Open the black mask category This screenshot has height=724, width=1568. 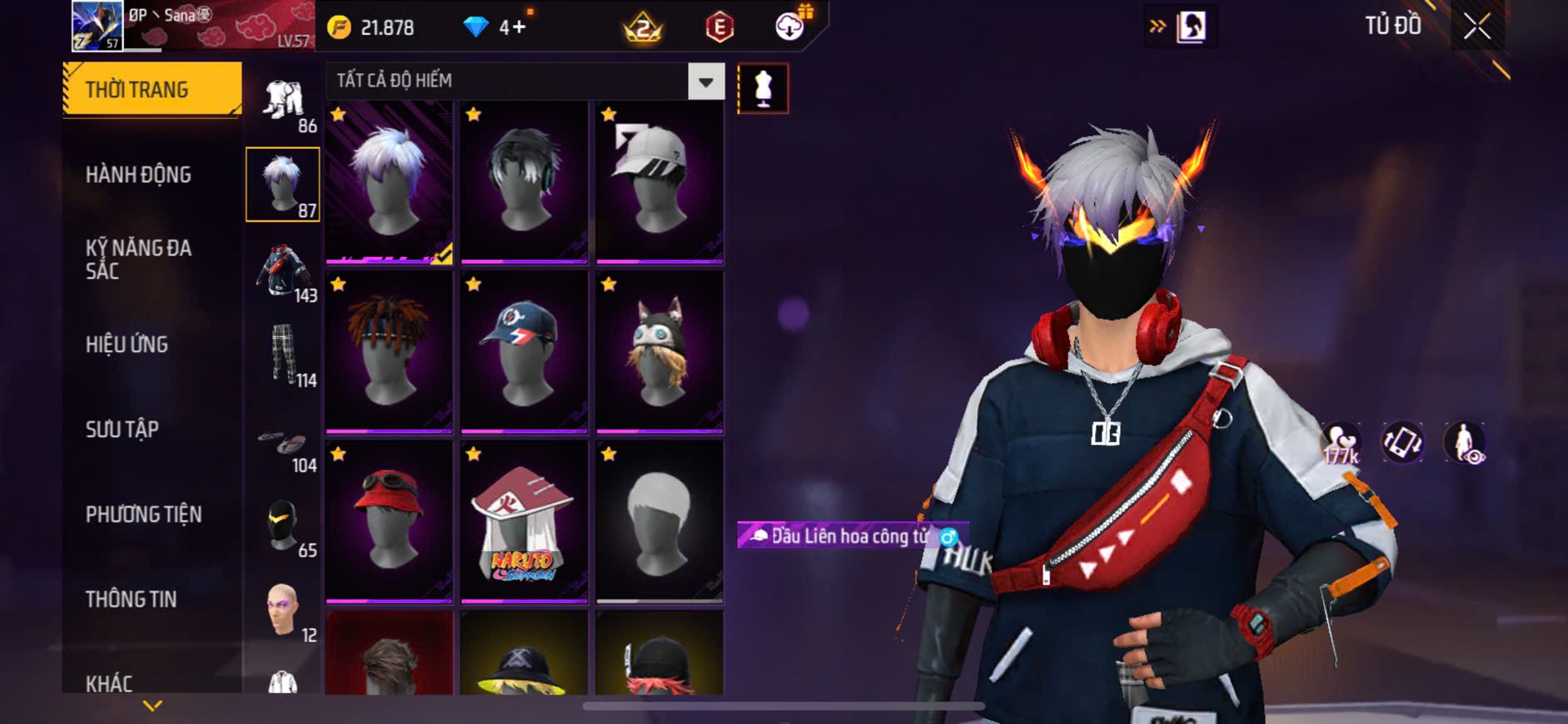[283, 526]
